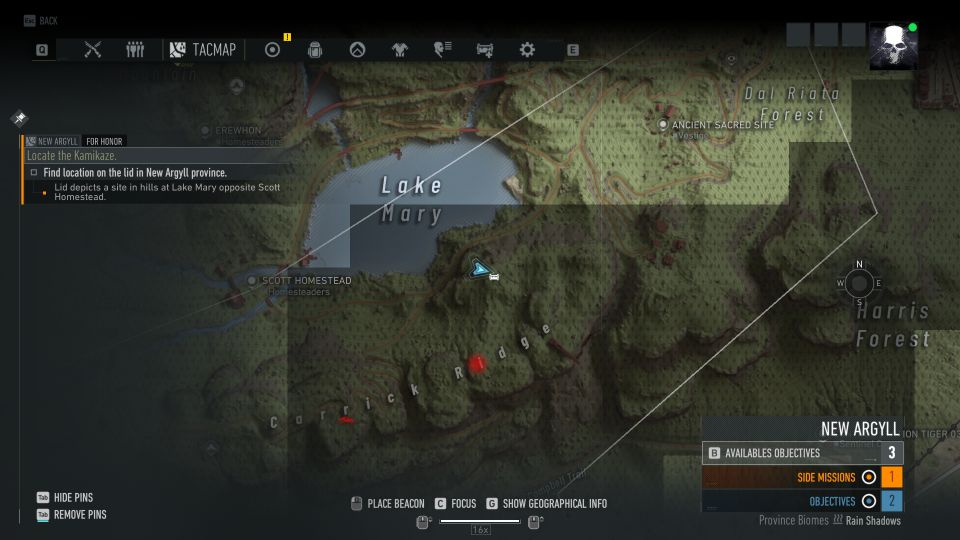Select the red objective marker on Carrick Ridge
The width and height of the screenshot is (960, 540).
pyautogui.click(x=477, y=364)
